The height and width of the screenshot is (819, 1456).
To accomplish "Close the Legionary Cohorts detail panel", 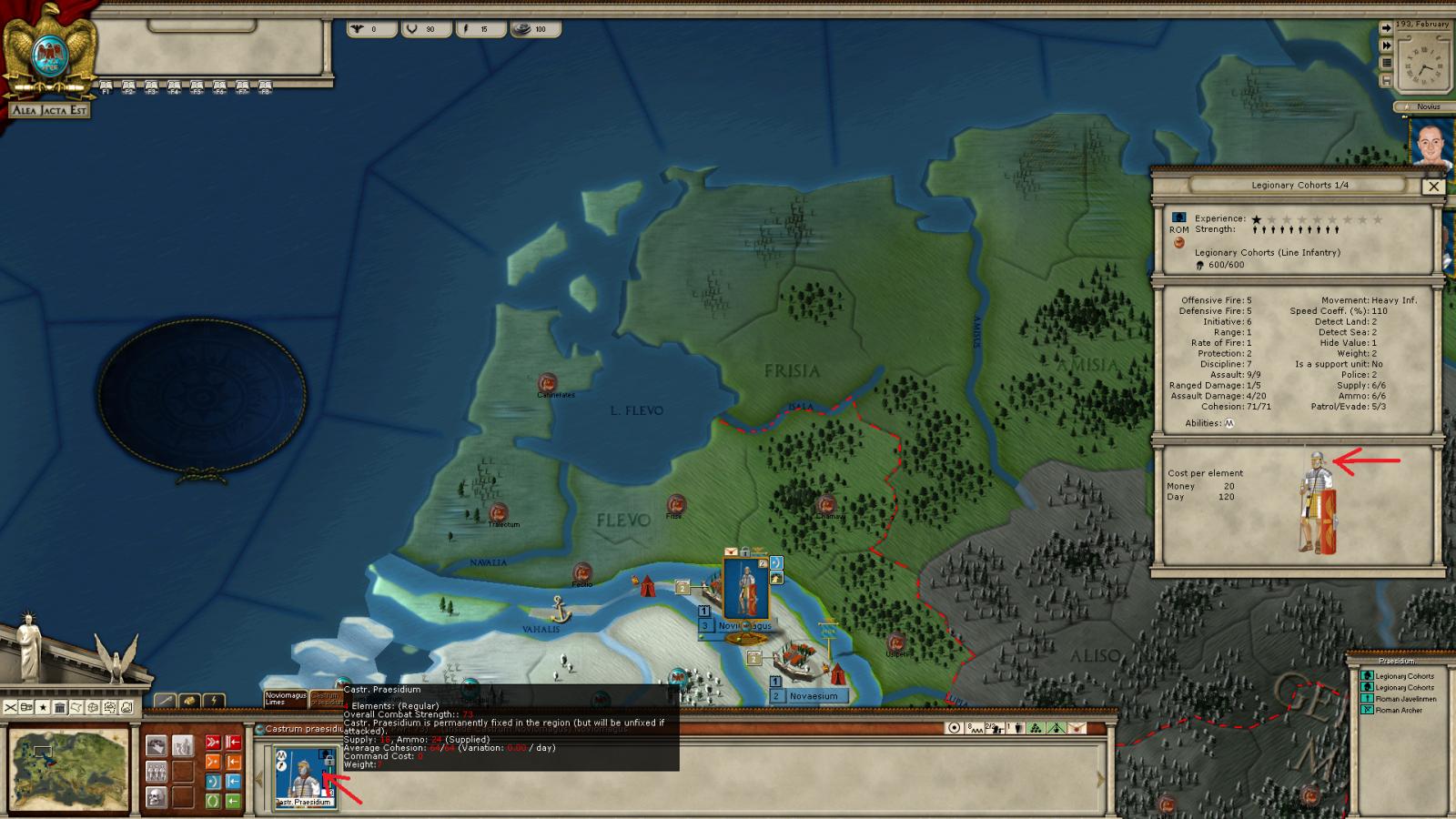I will pyautogui.click(x=1433, y=186).
